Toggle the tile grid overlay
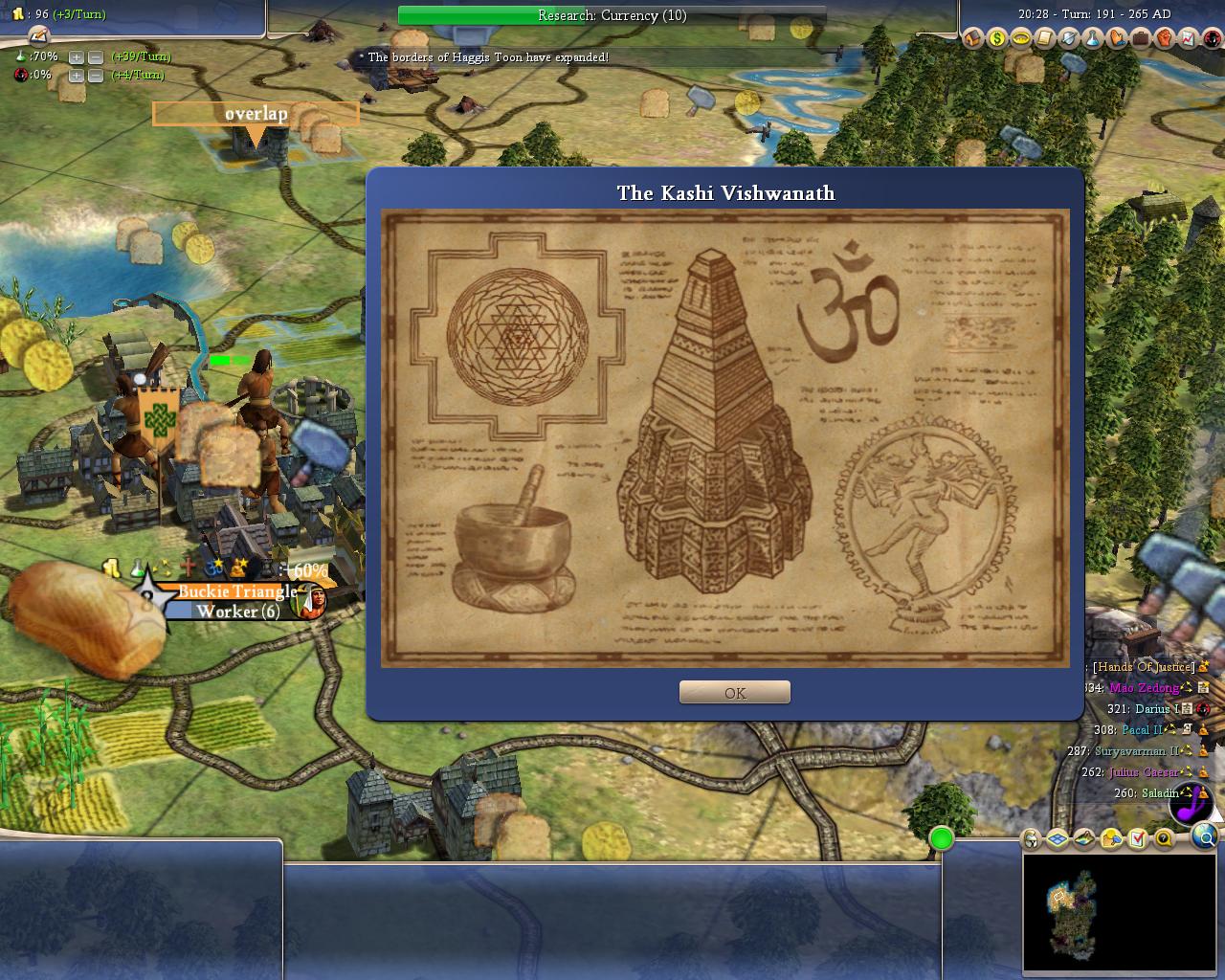Image resolution: width=1225 pixels, height=980 pixels. [x=1058, y=839]
